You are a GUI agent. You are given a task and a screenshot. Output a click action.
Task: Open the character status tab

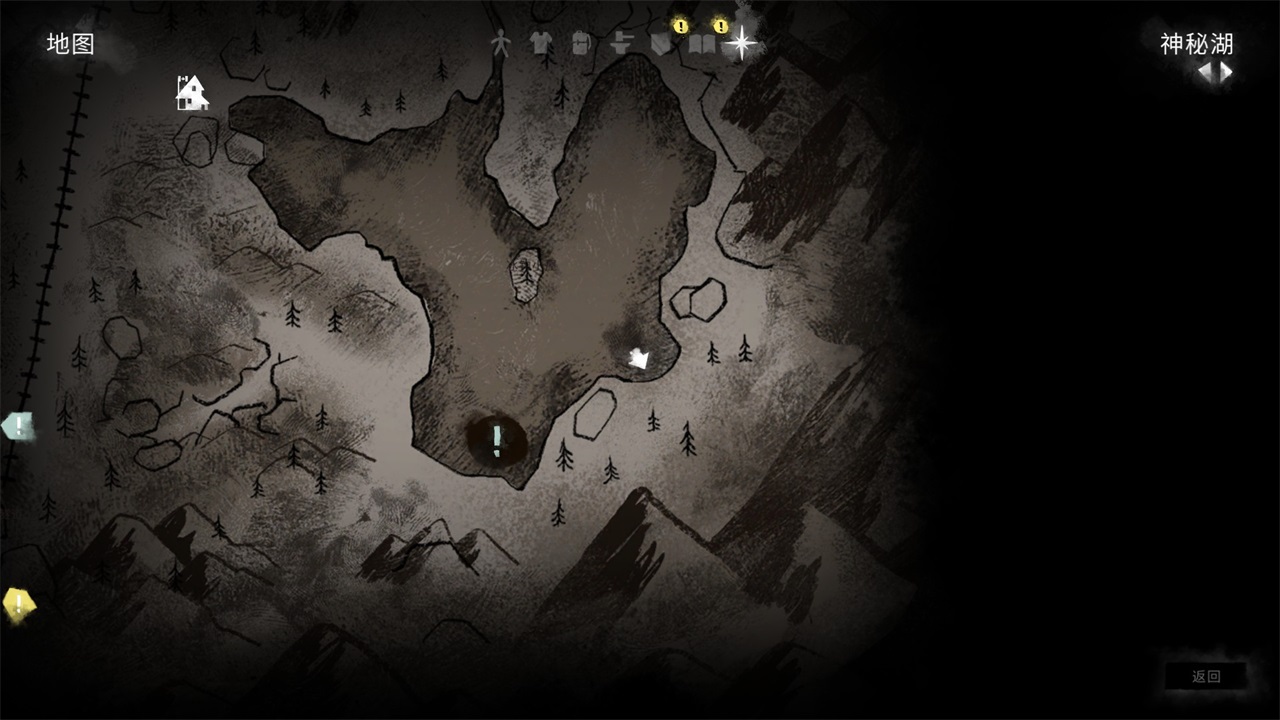click(501, 43)
